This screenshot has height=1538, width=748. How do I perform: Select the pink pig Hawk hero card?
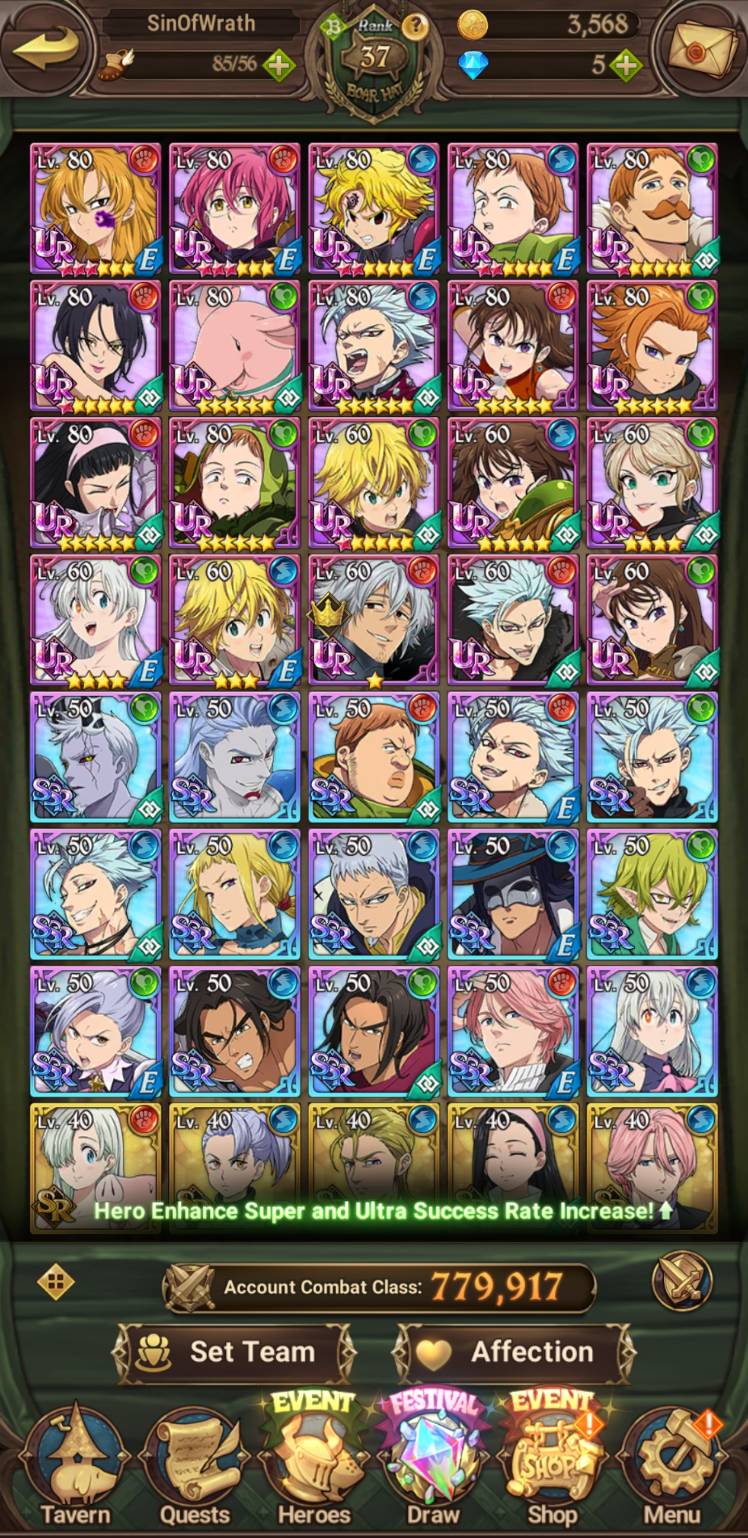234,346
